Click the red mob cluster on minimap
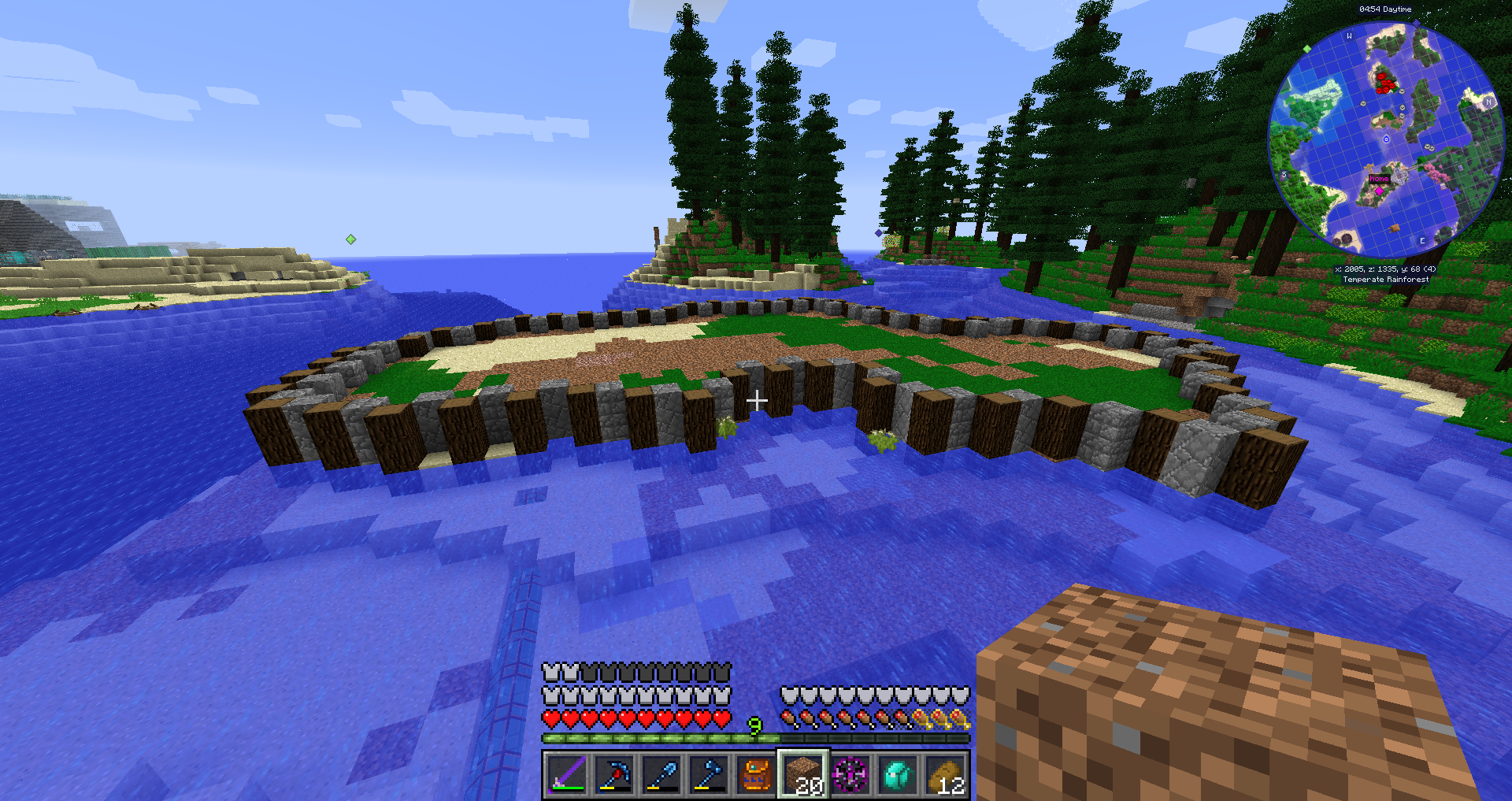 [x=1384, y=82]
